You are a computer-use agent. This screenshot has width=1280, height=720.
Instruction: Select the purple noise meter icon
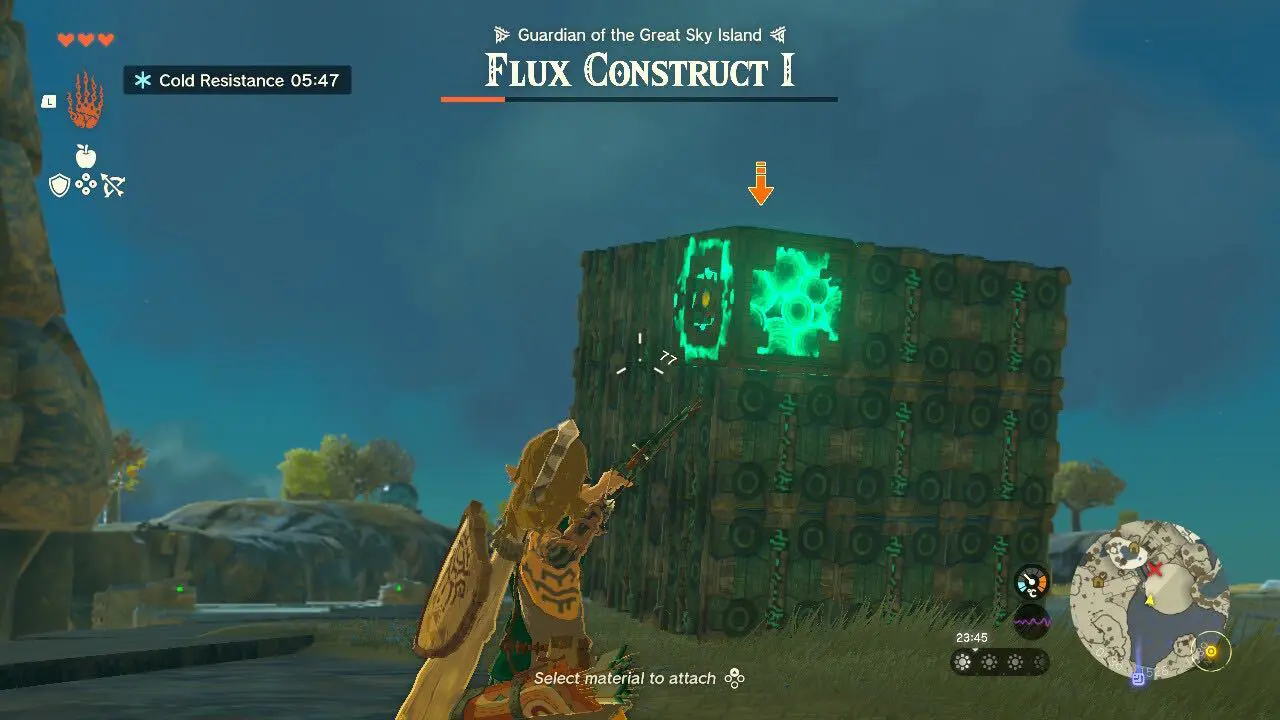1031,620
